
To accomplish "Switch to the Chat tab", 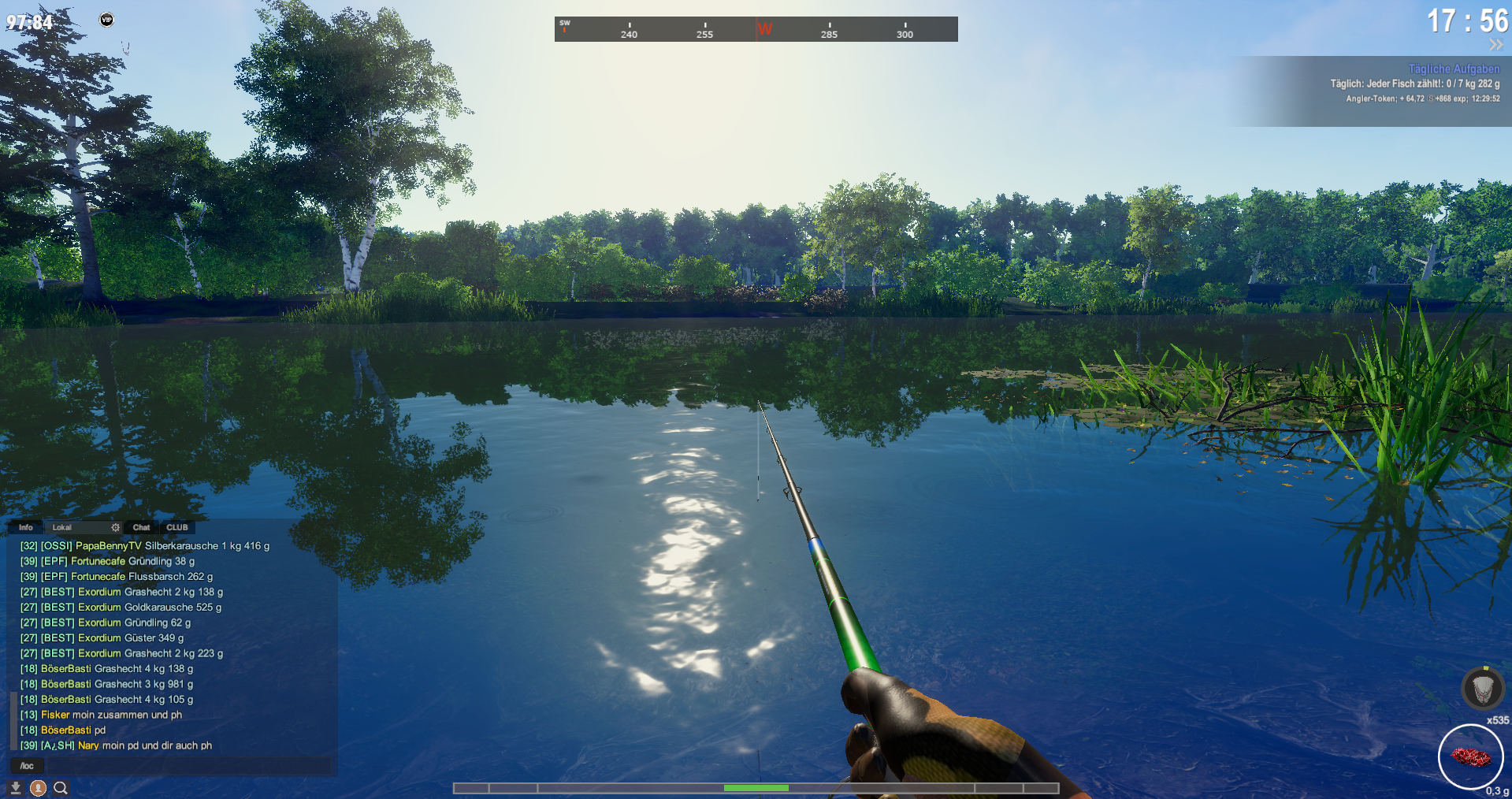I will pyautogui.click(x=141, y=527).
